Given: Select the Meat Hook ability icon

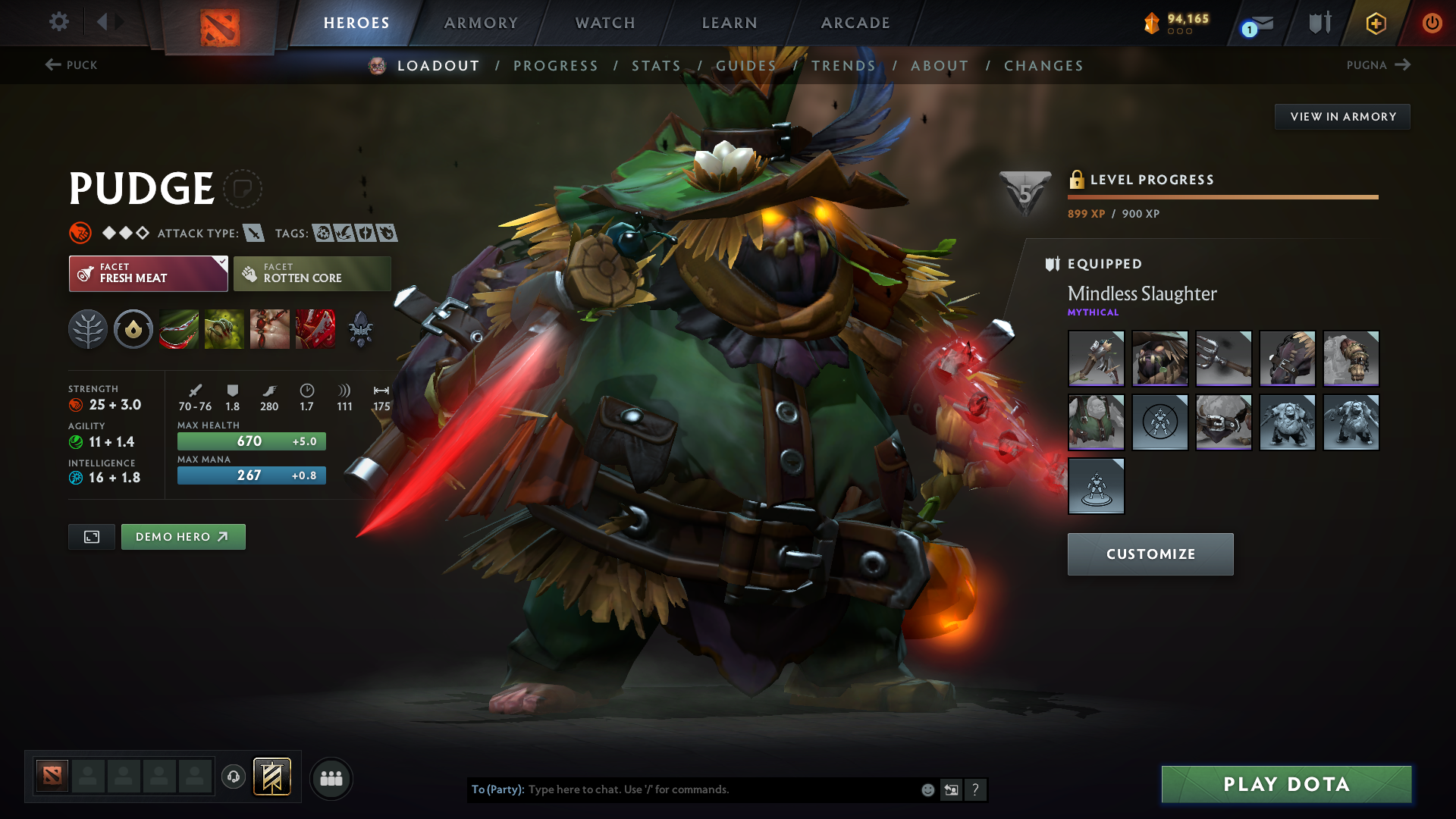Looking at the screenshot, I should (x=179, y=328).
